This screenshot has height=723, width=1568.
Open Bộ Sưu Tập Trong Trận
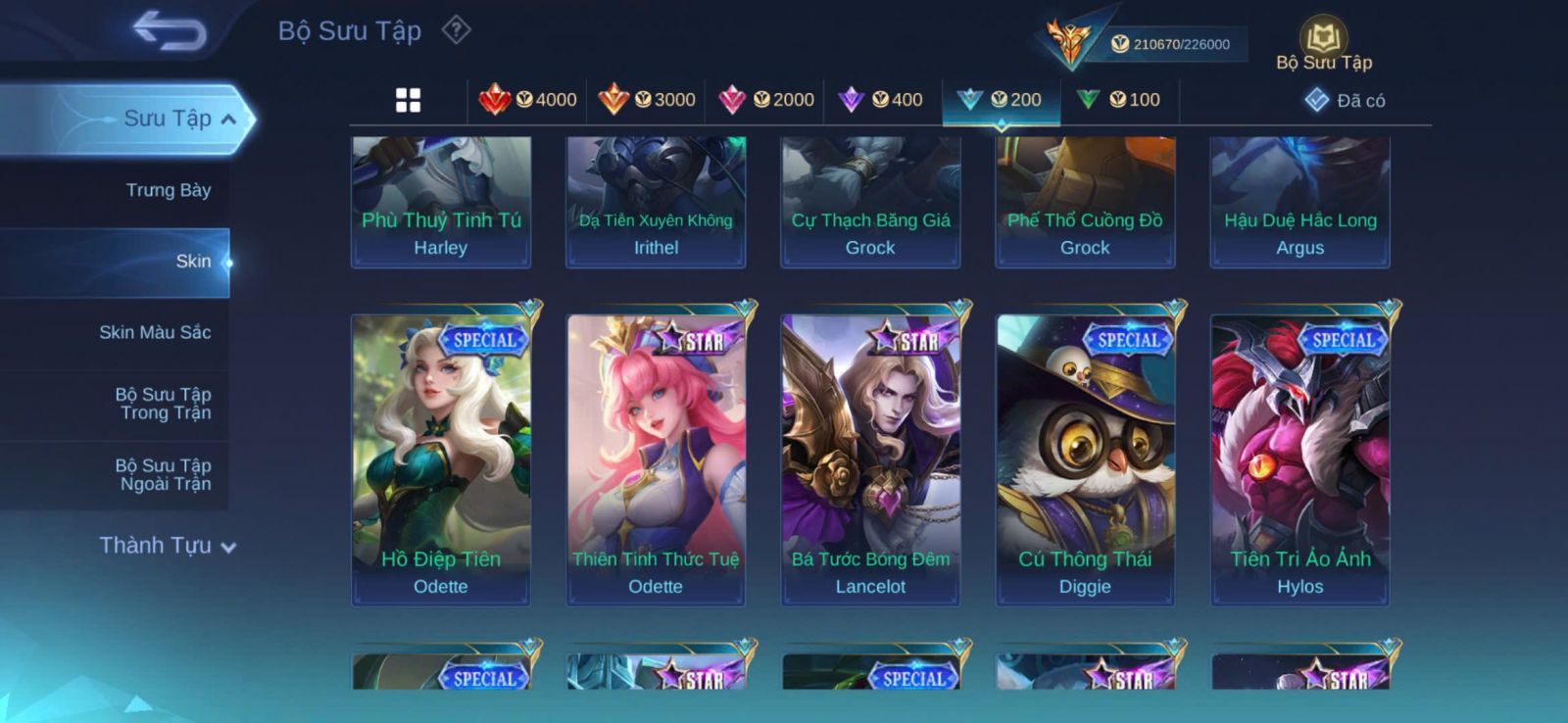pos(164,404)
